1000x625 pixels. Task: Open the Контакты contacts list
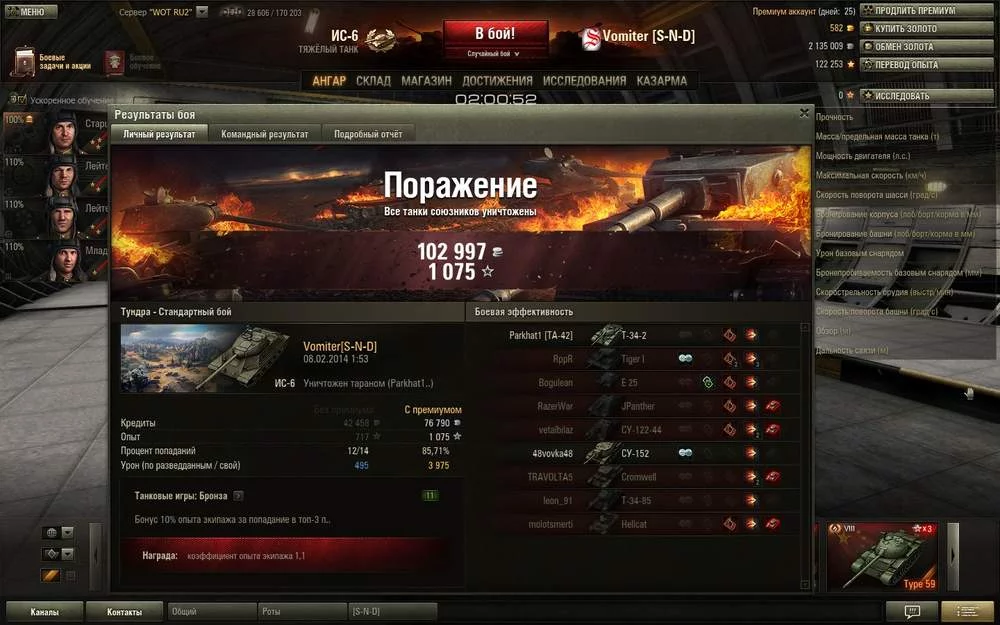124,611
